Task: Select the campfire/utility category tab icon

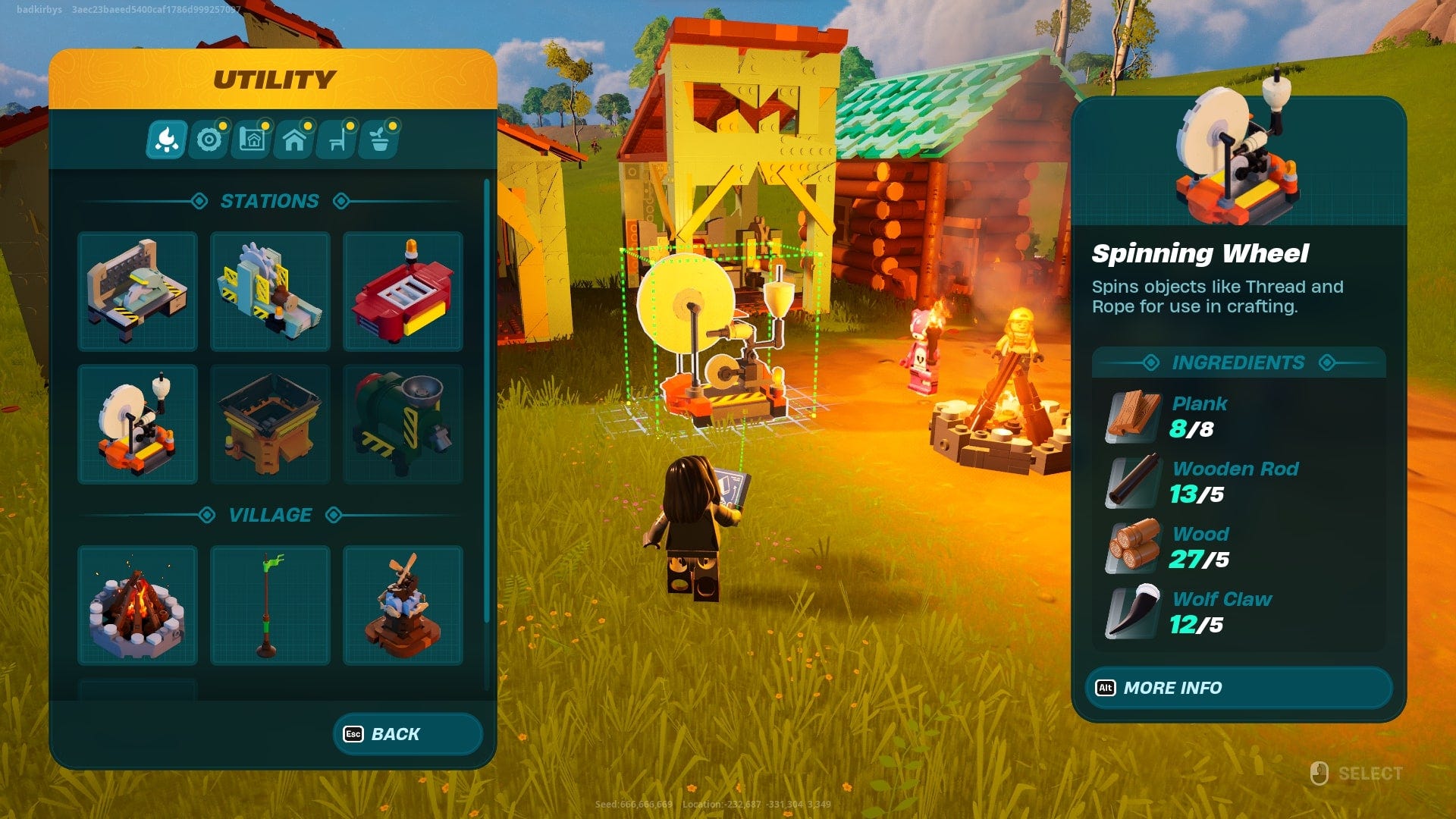Action: click(168, 139)
